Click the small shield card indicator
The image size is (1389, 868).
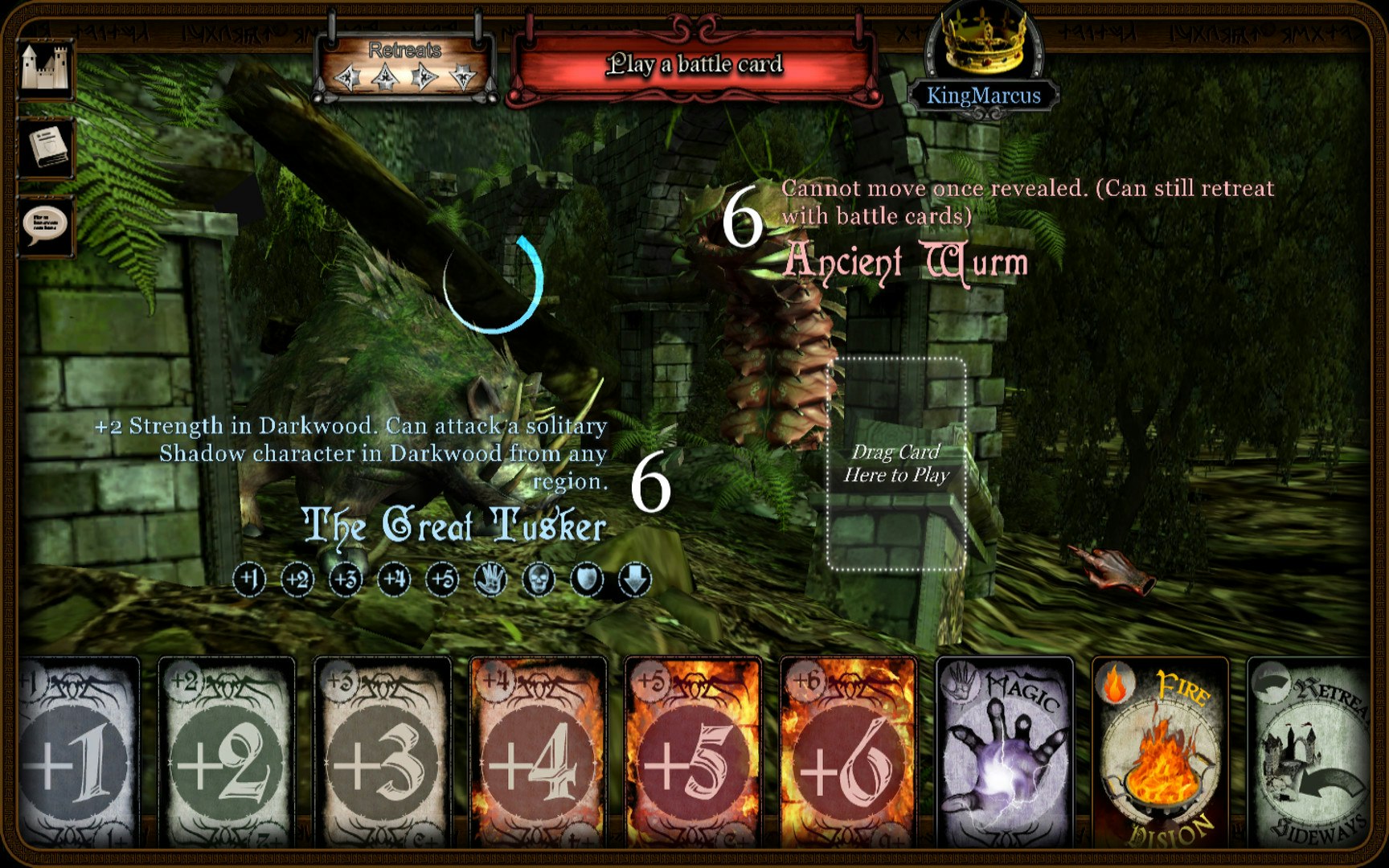587,579
